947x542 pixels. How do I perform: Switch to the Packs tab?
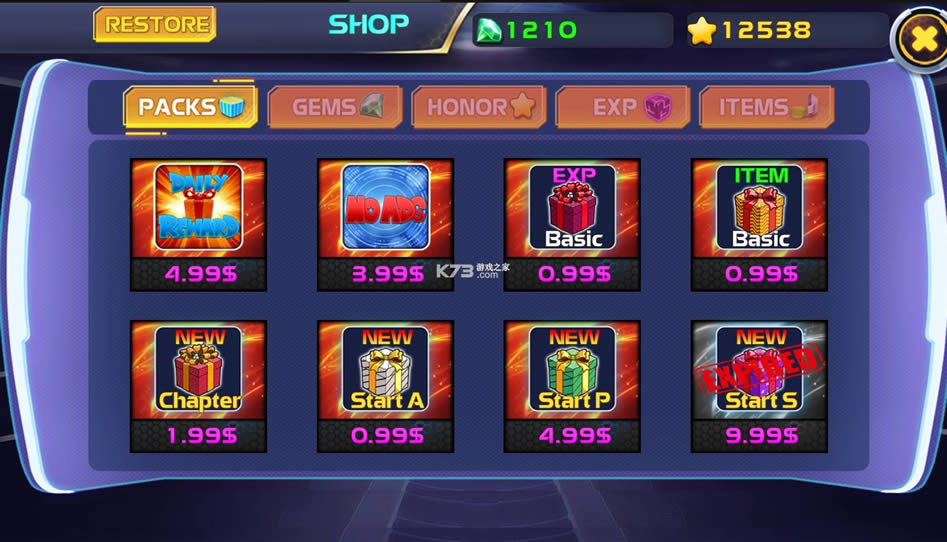point(190,107)
